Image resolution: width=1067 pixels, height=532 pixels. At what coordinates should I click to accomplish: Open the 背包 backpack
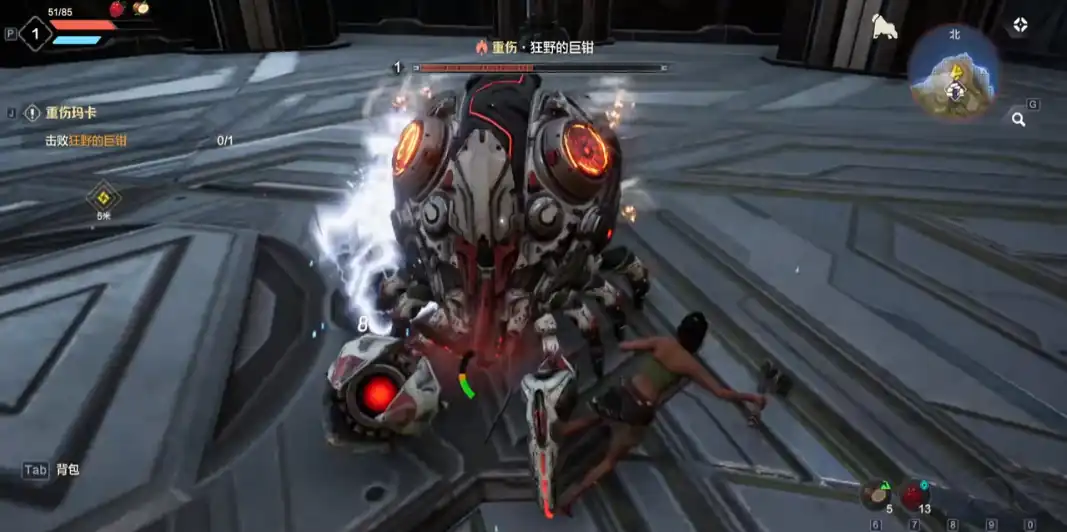tap(52, 469)
